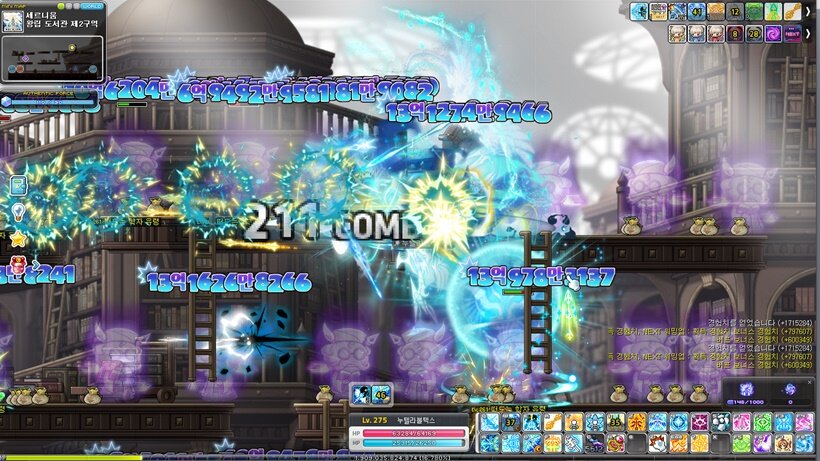Click the NEXT buff icon
Viewport: 820px width, 461px height.
click(791, 34)
